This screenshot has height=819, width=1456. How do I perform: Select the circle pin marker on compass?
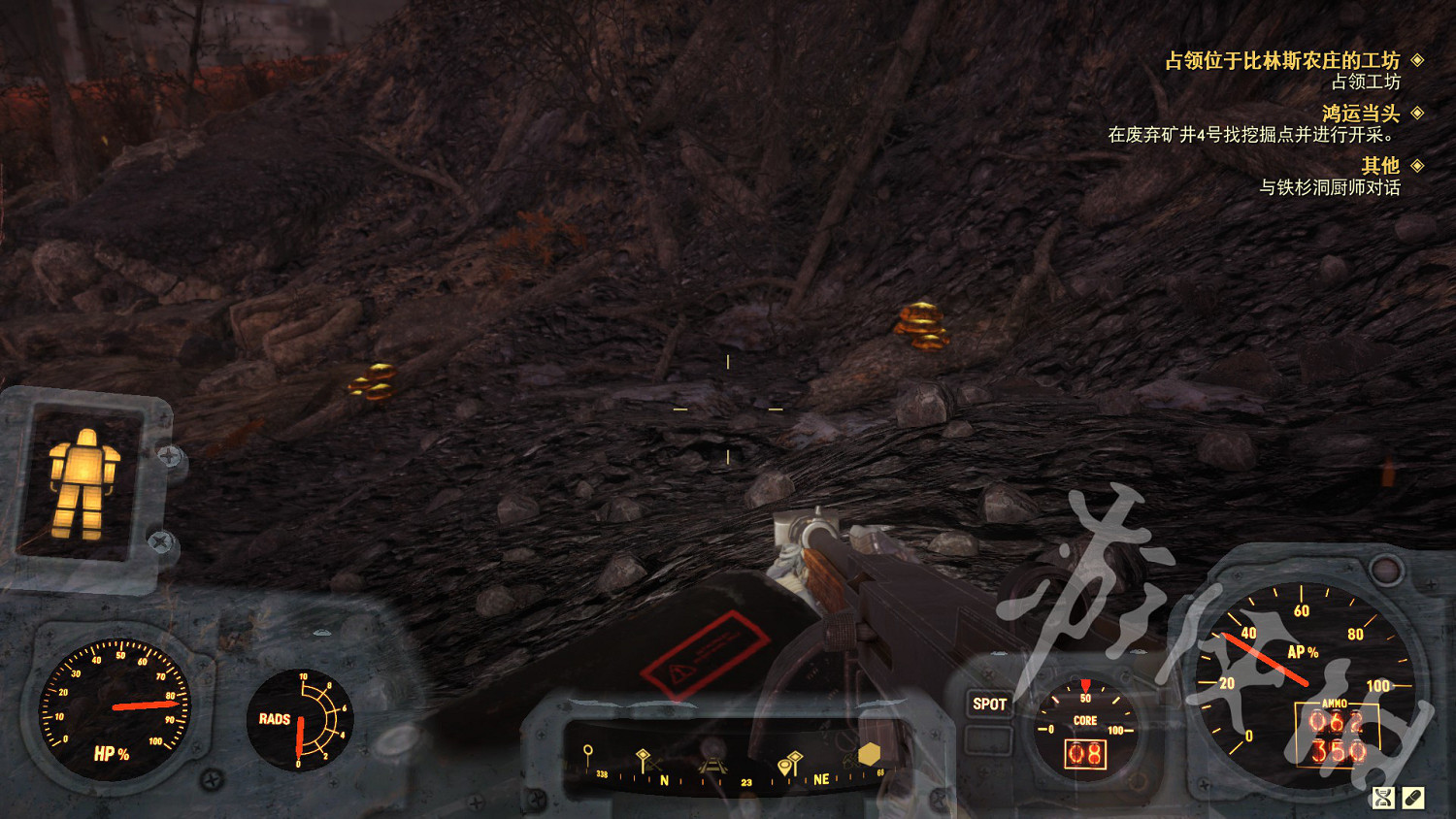coord(587,753)
